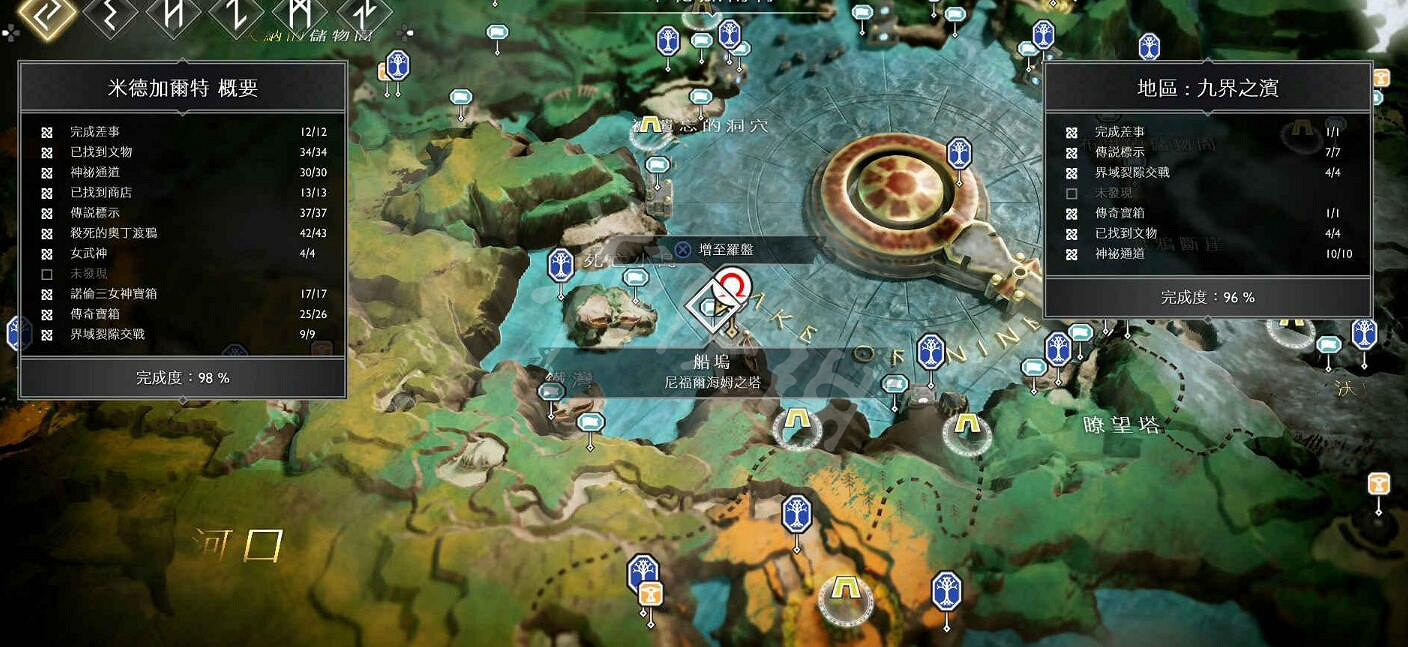This screenshot has height=647, width=1408.
Task: Select 神秘通道 10/10 in the region panel
Action: 1207,254
